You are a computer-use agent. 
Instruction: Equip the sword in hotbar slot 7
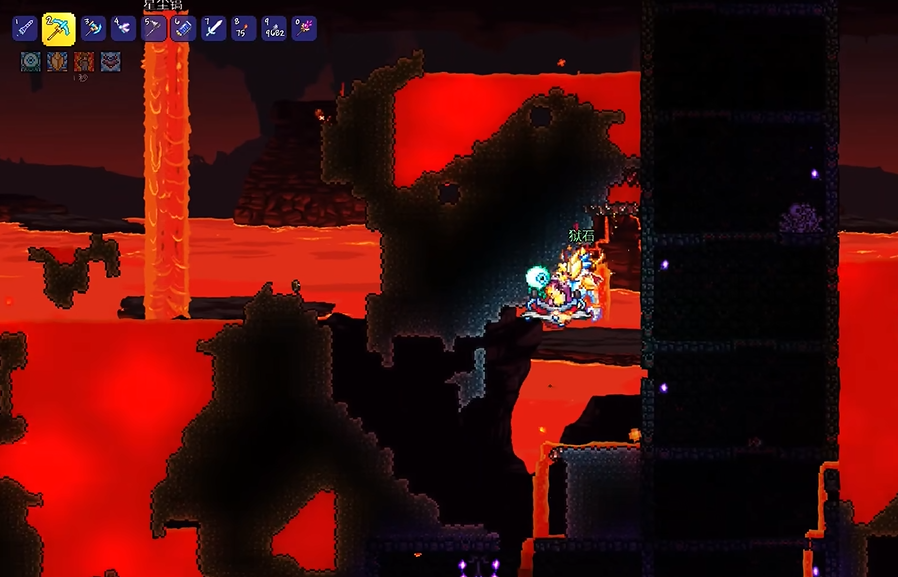(214, 28)
